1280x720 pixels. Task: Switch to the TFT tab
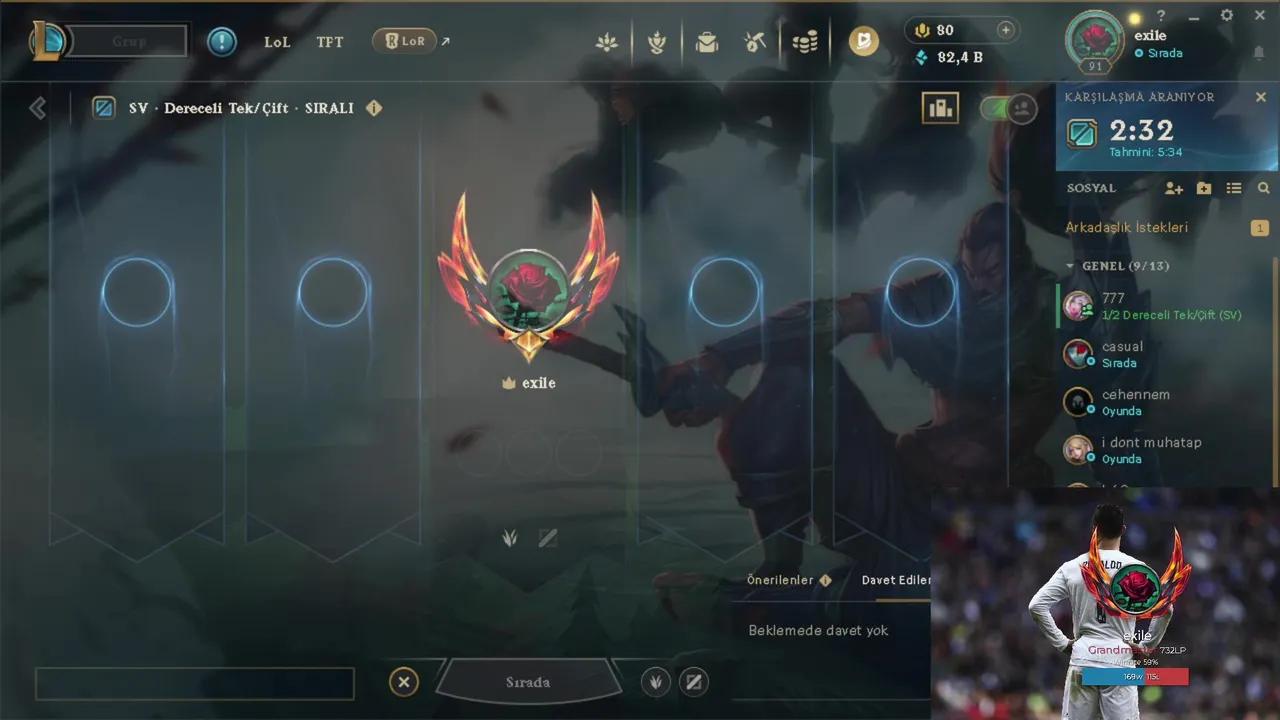click(x=330, y=41)
